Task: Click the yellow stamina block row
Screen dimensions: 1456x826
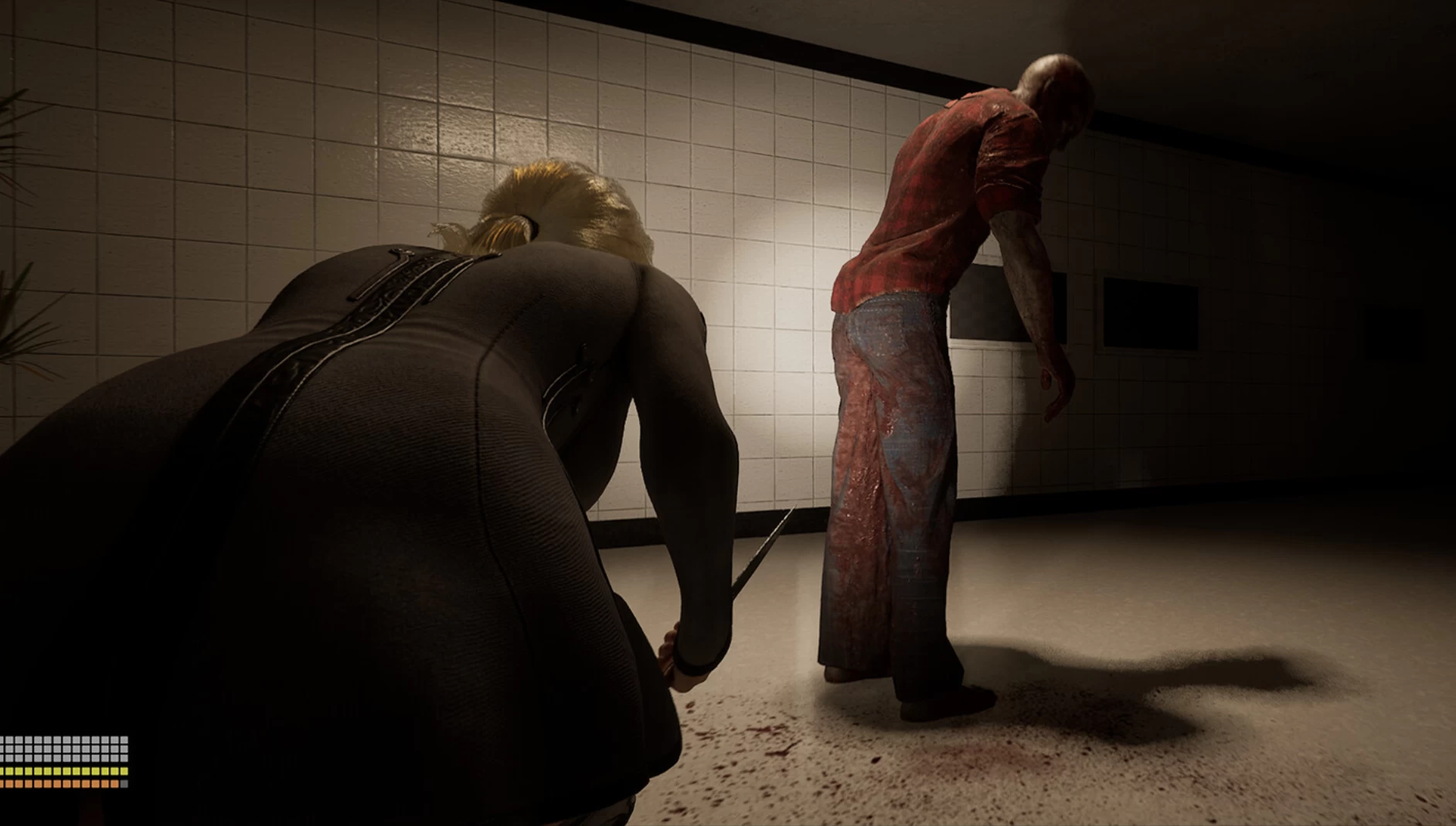Action: pos(62,773)
